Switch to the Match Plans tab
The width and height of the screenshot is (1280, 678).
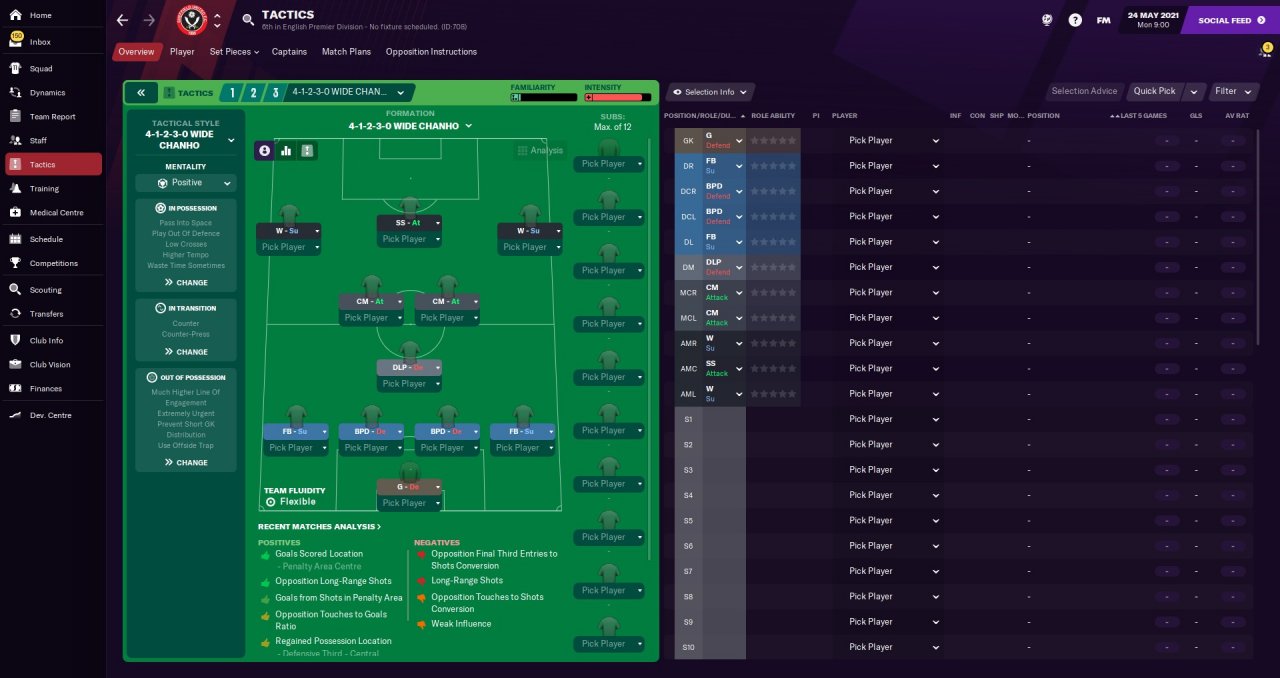346,52
